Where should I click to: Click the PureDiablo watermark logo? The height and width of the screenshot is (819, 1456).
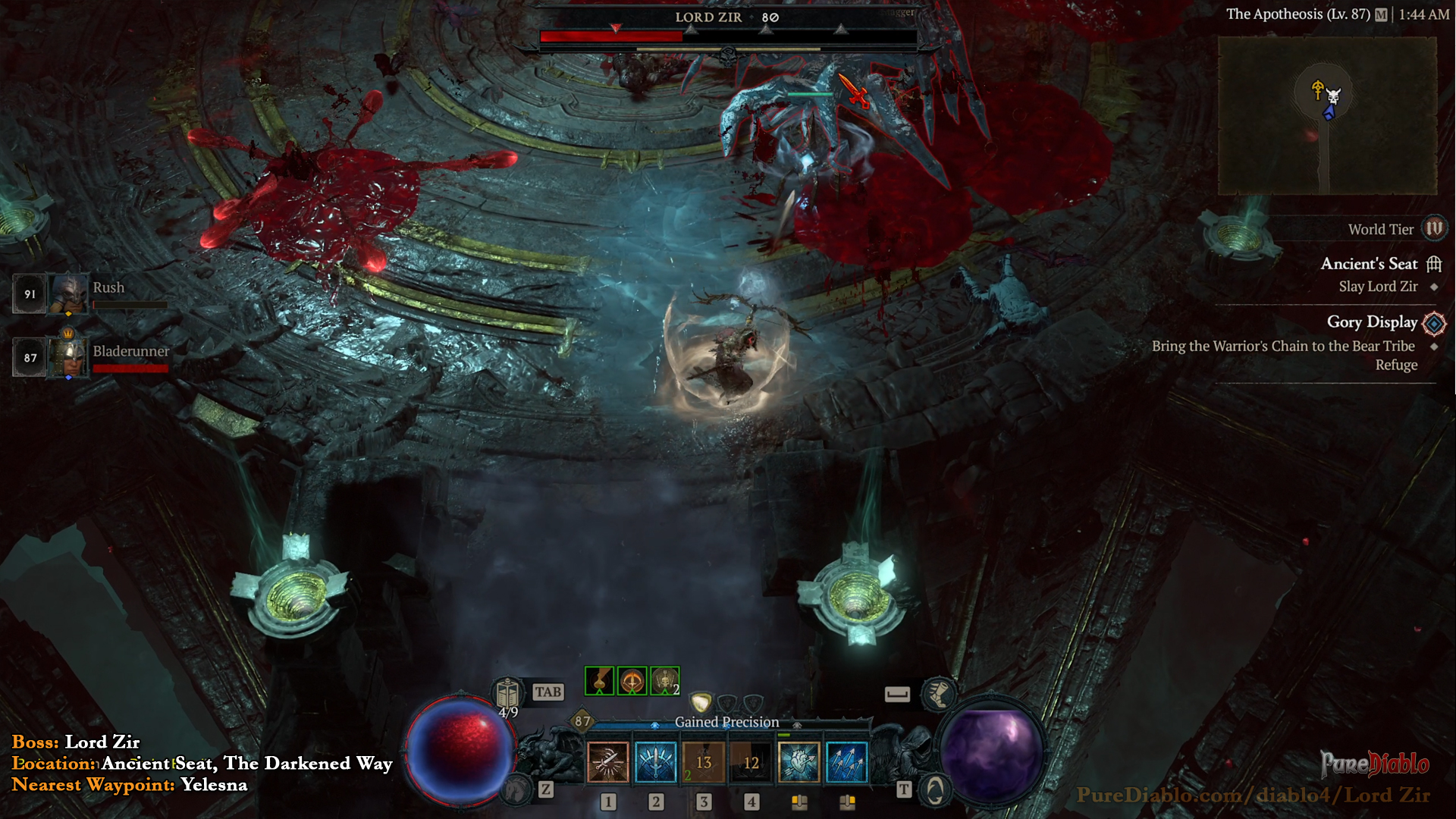(1374, 764)
